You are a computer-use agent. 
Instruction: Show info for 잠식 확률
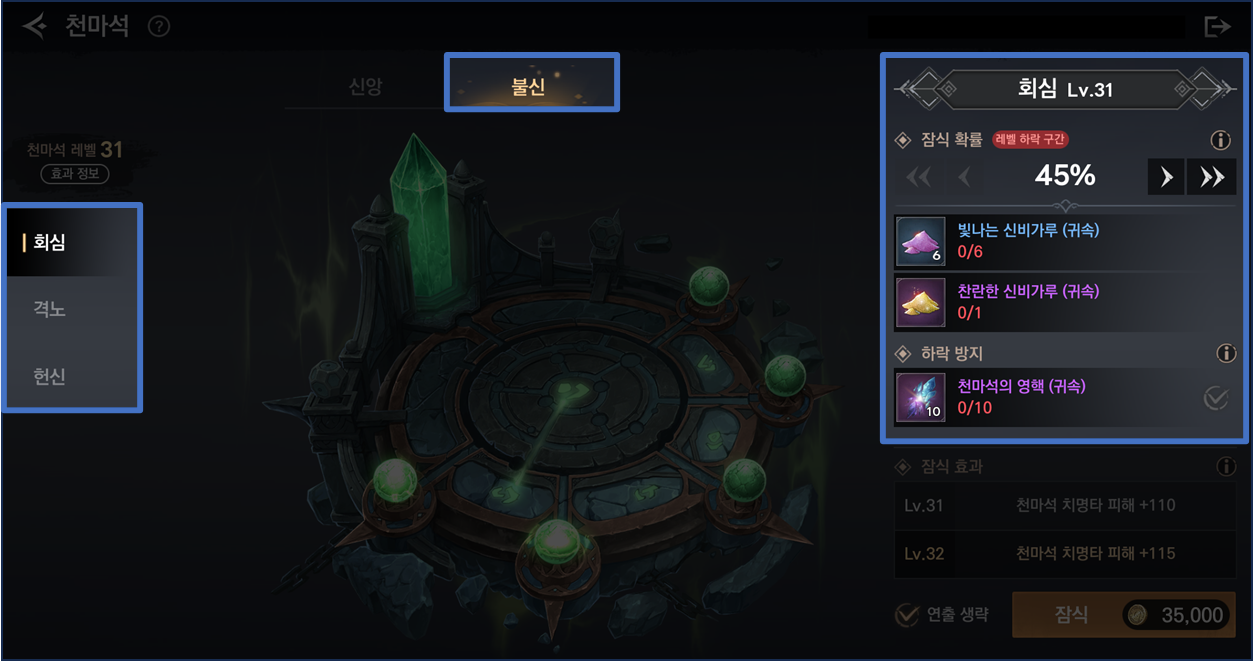click(x=1220, y=141)
